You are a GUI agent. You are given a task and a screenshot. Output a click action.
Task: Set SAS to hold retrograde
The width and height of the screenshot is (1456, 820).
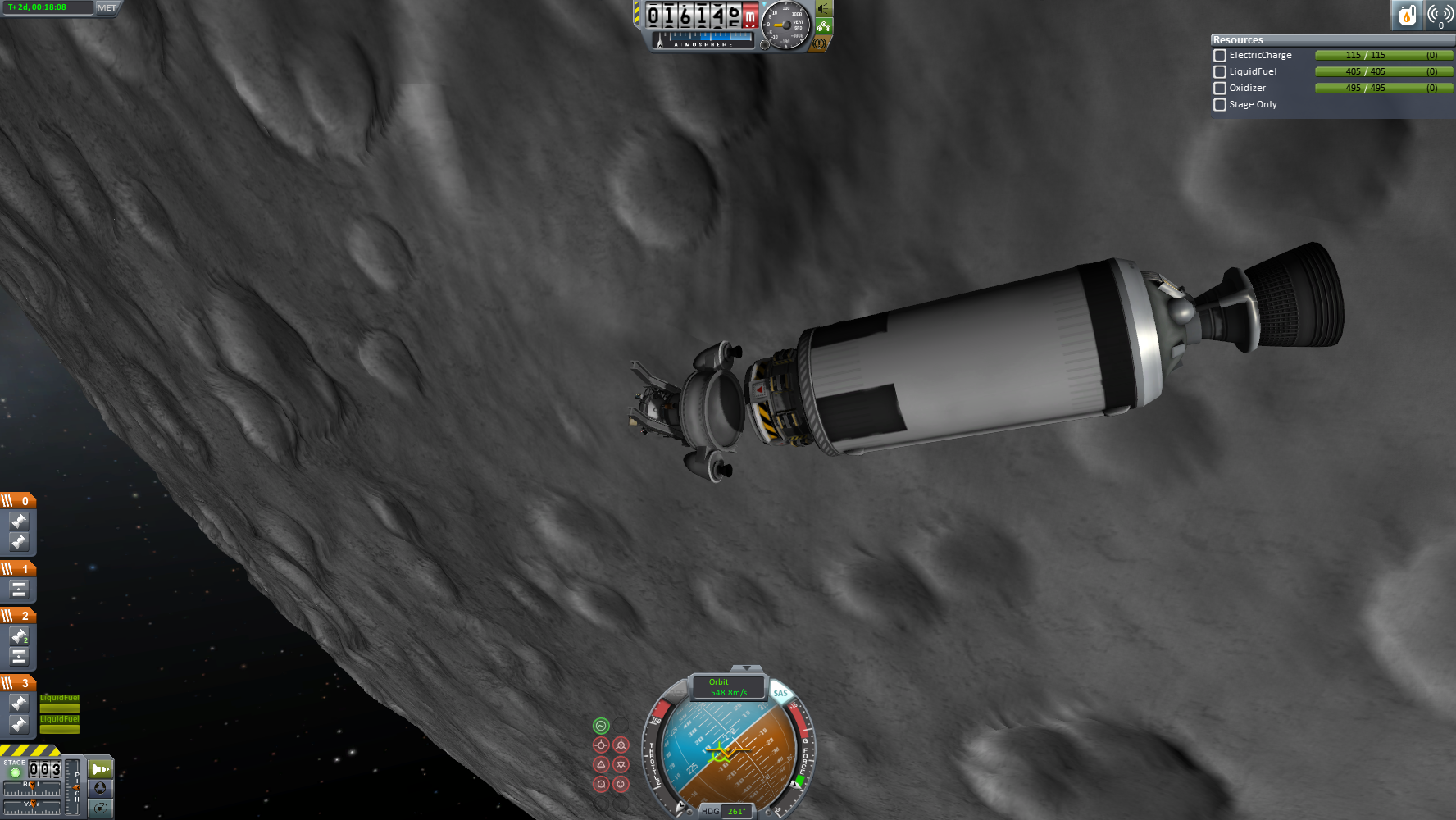[621, 745]
